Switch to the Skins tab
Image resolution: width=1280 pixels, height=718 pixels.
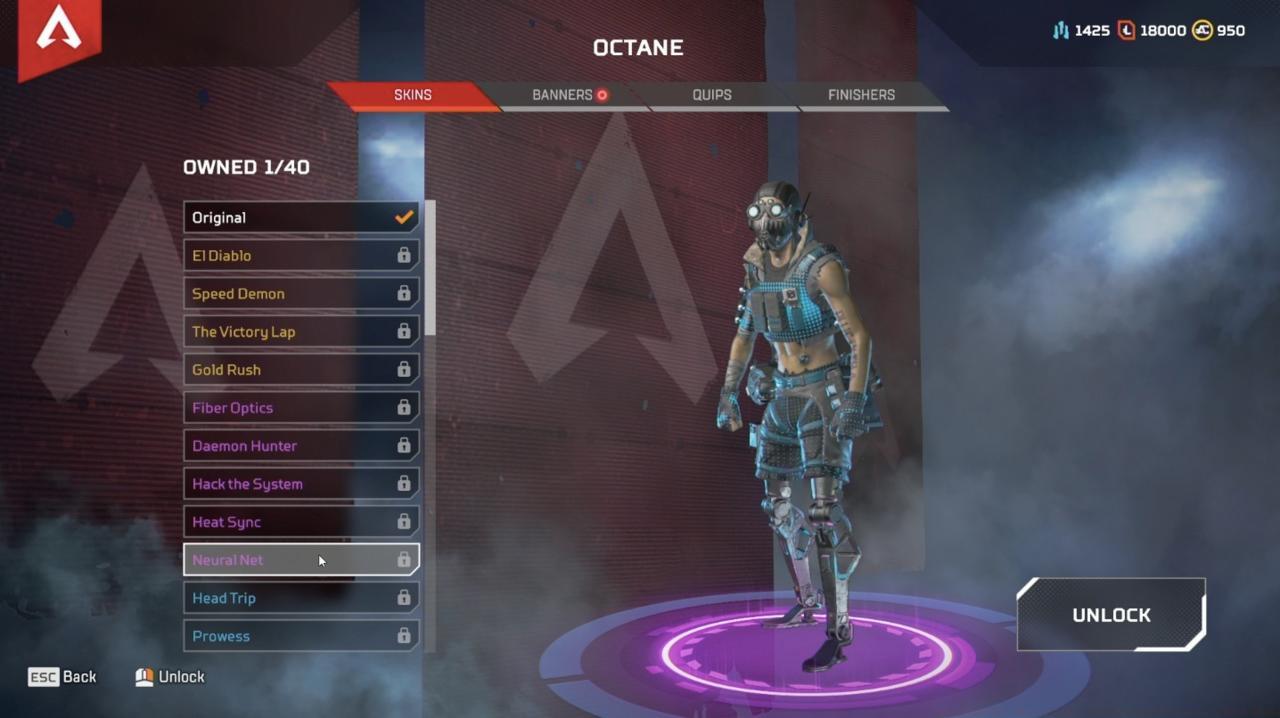tap(412, 95)
